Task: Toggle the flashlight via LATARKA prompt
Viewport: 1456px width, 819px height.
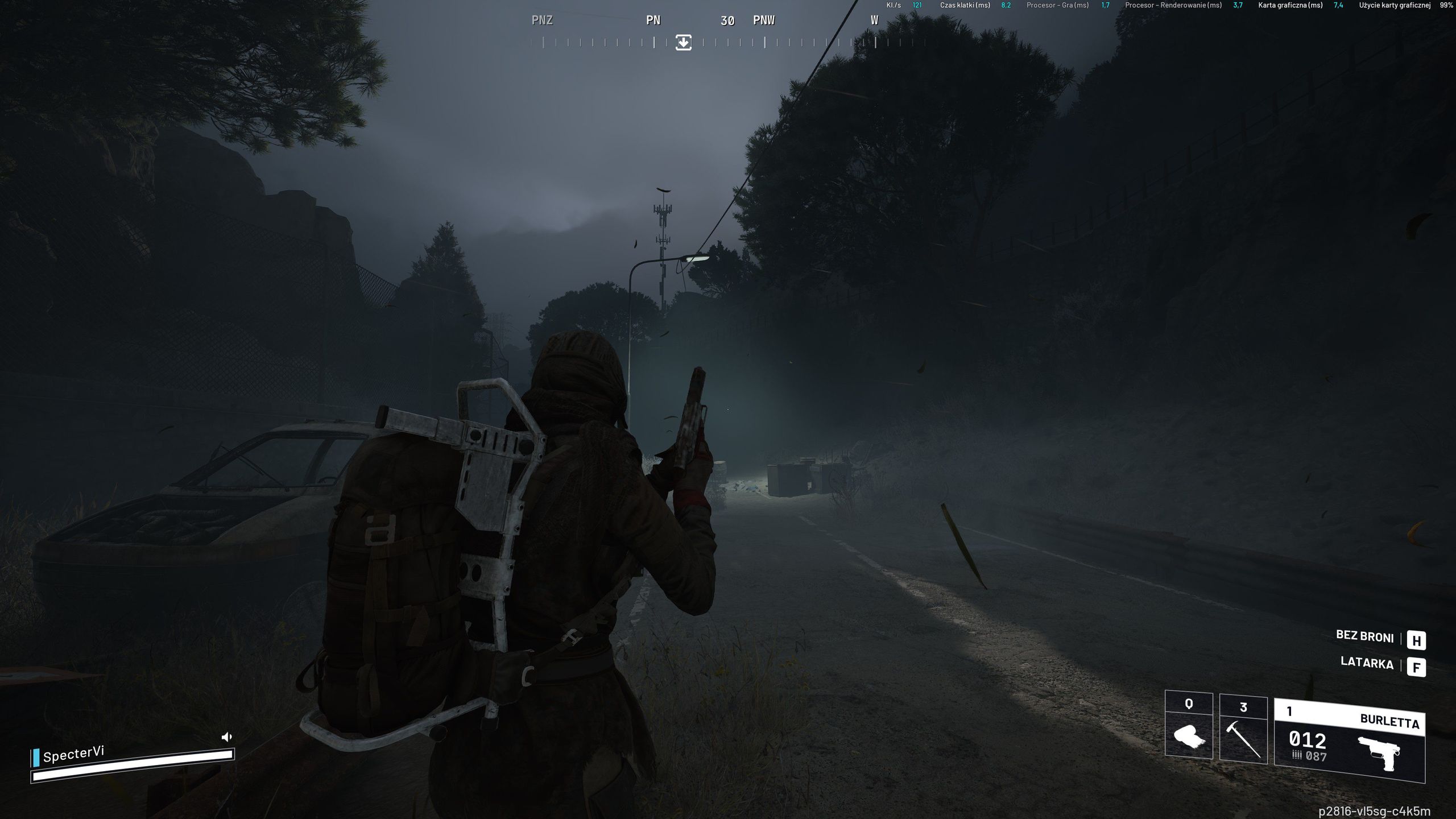Action: click(x=1367, y=664)
